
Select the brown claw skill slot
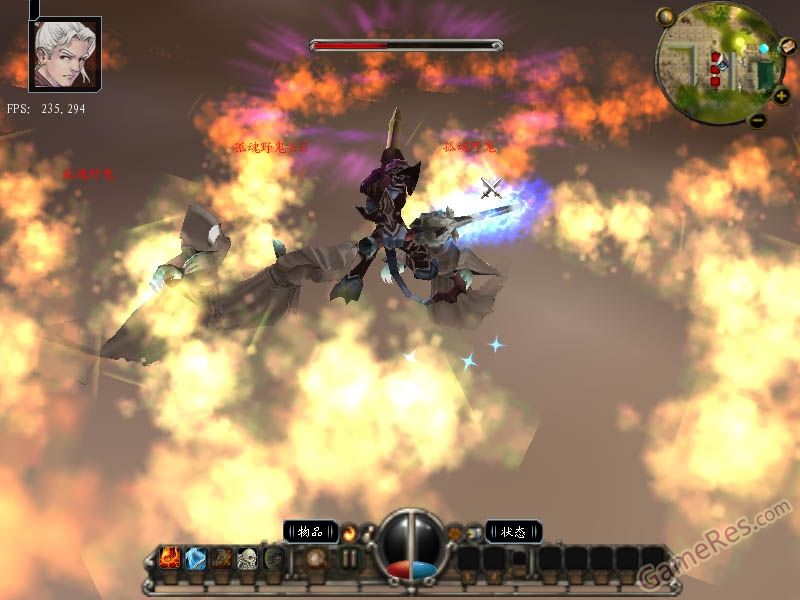click(x=221, y=558)
